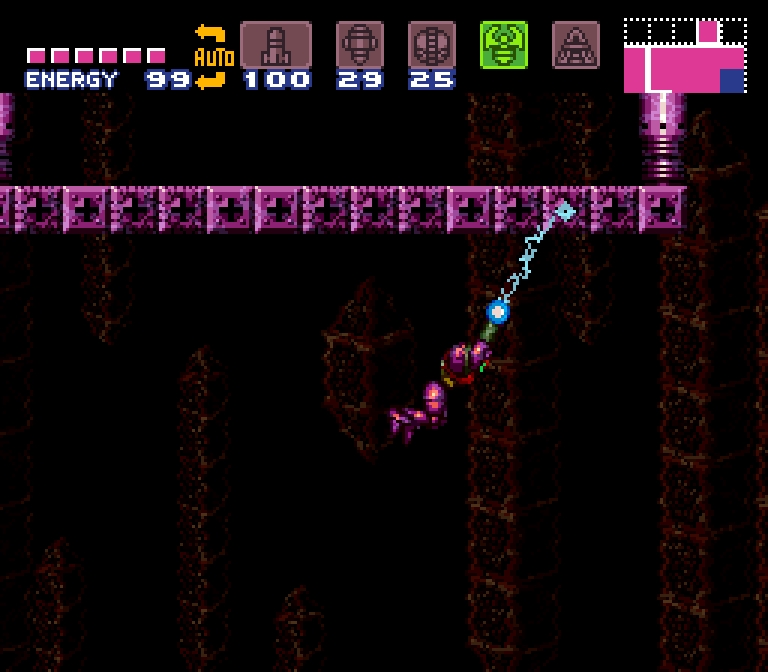Toggle the AUTO reserve tank indicator
This screenshot has height=672, width=768.
click(x=211, y=57)
